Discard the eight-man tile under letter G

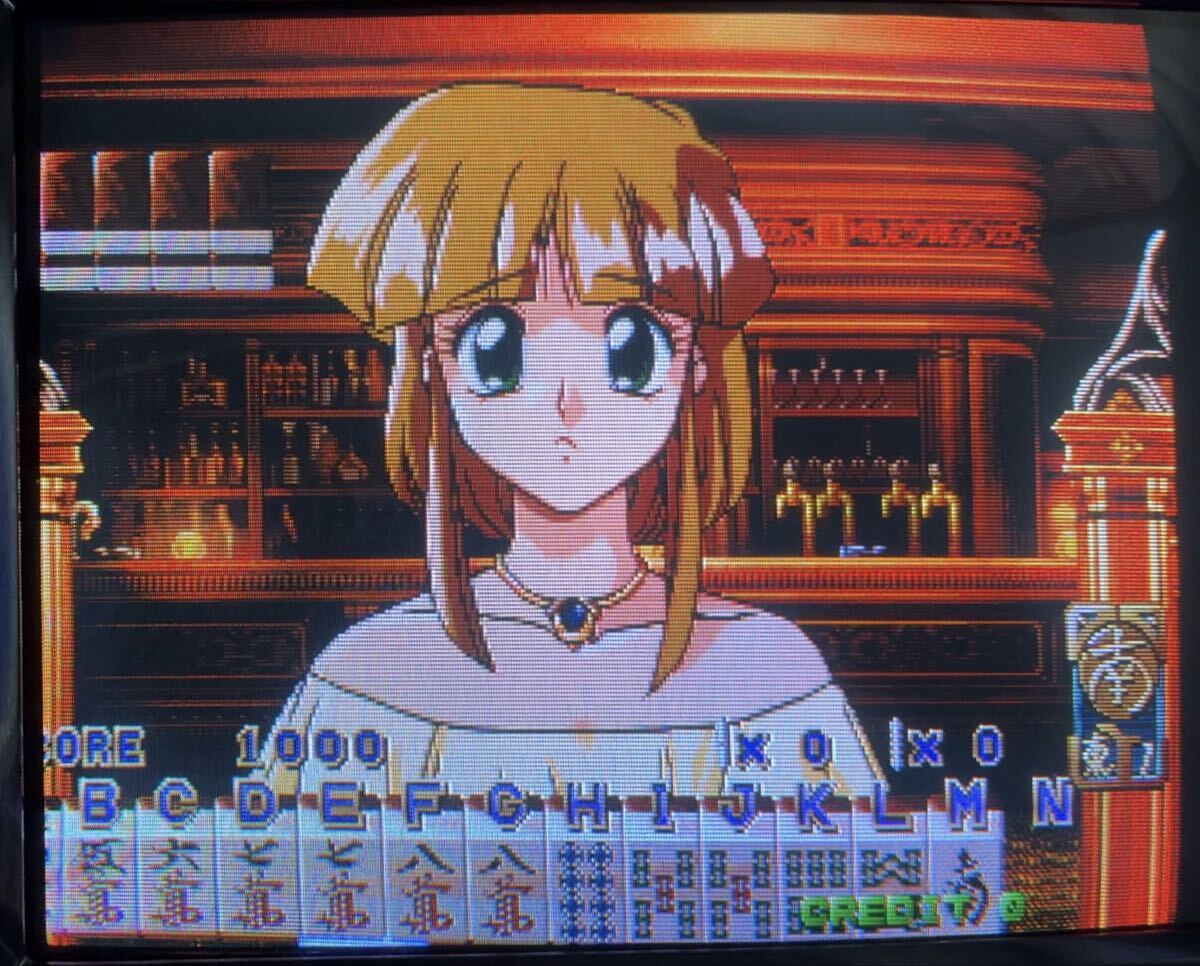coord(506,880)
